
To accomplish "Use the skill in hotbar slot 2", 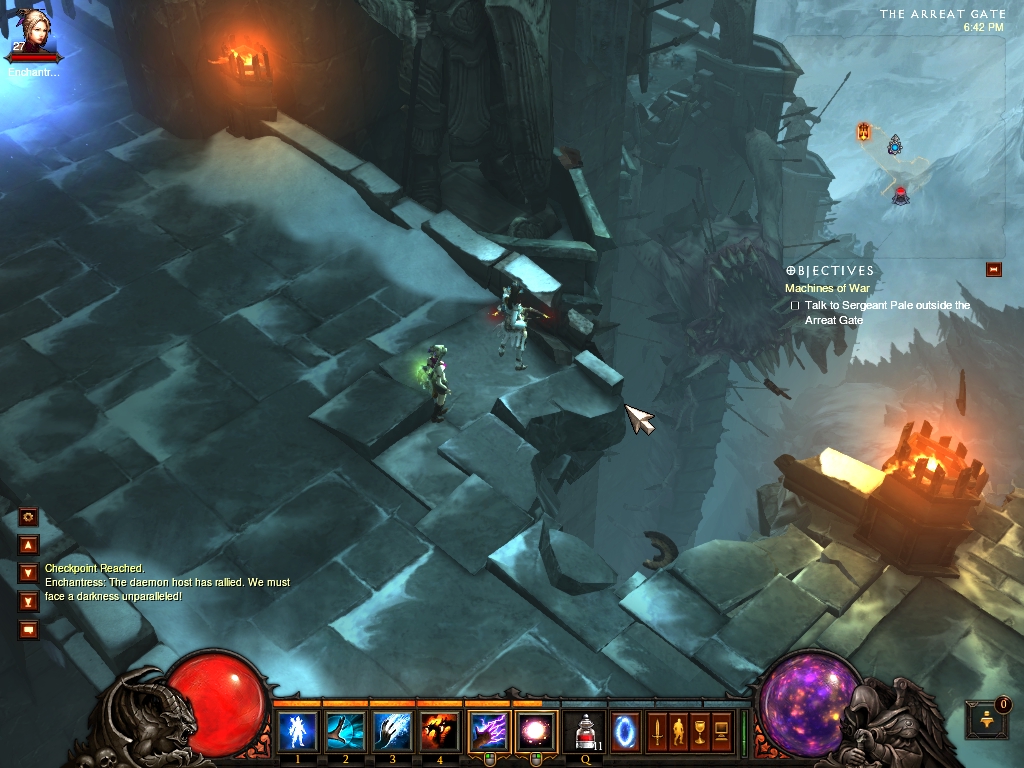I will pyautogui.click(x=345, y=731).
